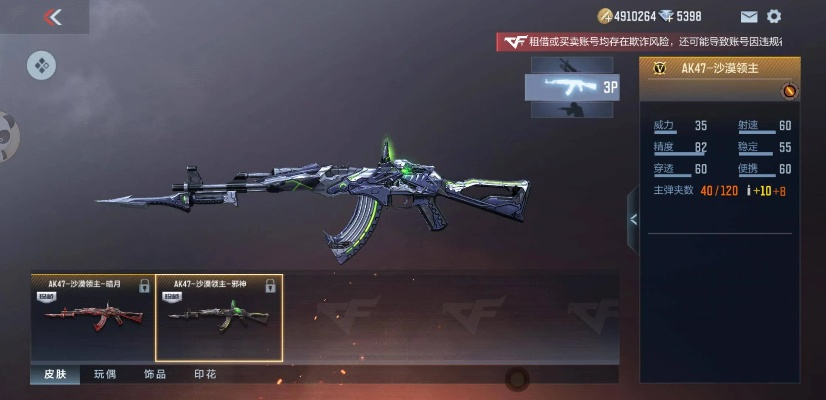This screenshot has height=400, width=826.
Task: Switch to the 皮肤 tab
Action: tap(54, 374)
